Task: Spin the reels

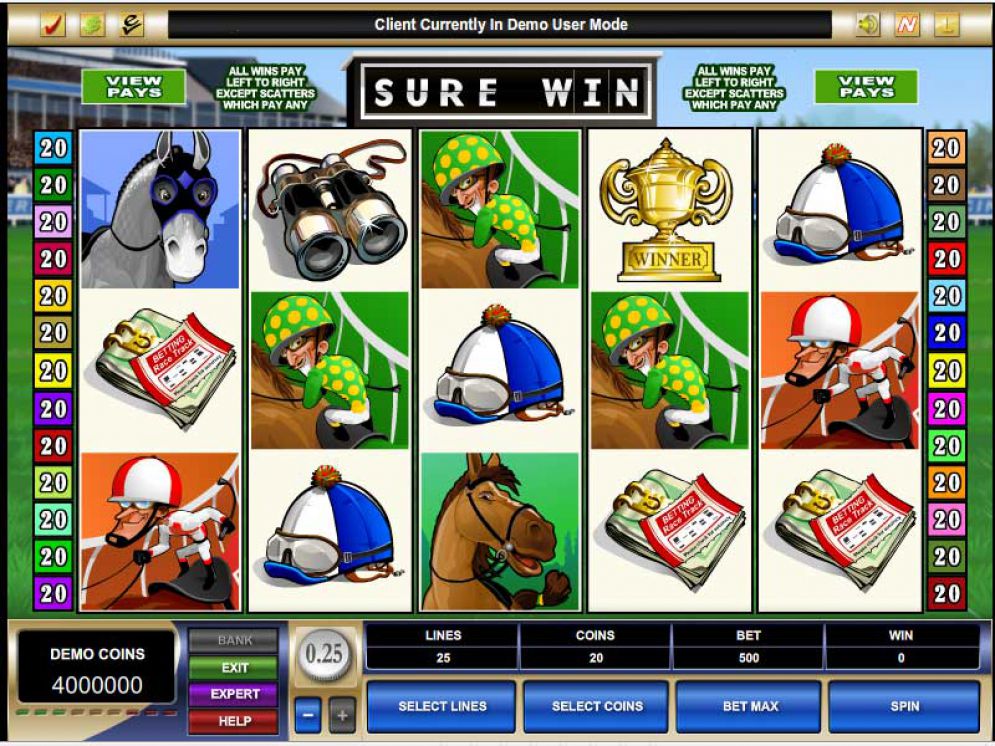Action: pyautogui.click(x=904, y=706)
